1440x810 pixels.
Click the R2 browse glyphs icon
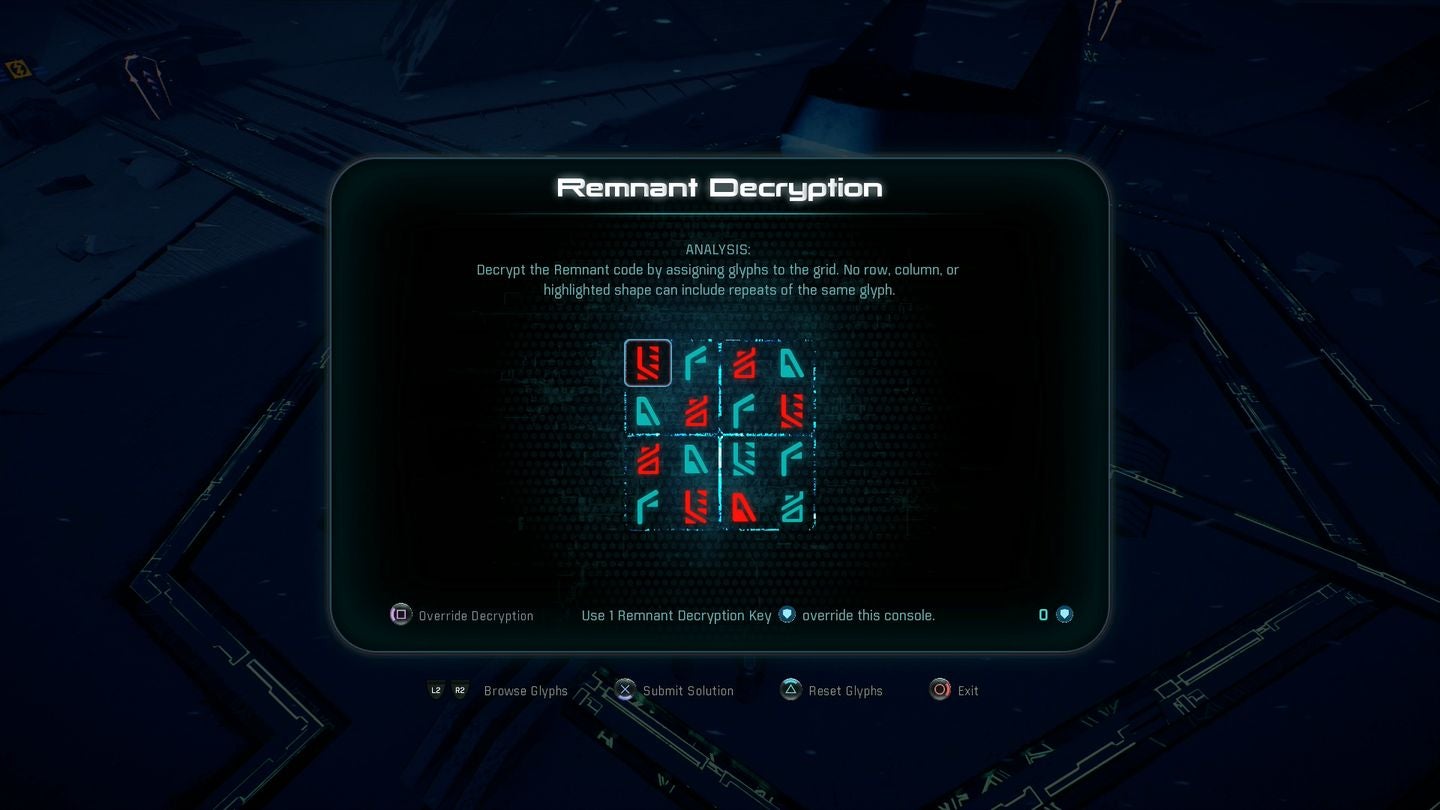click(x=460, y=690)
